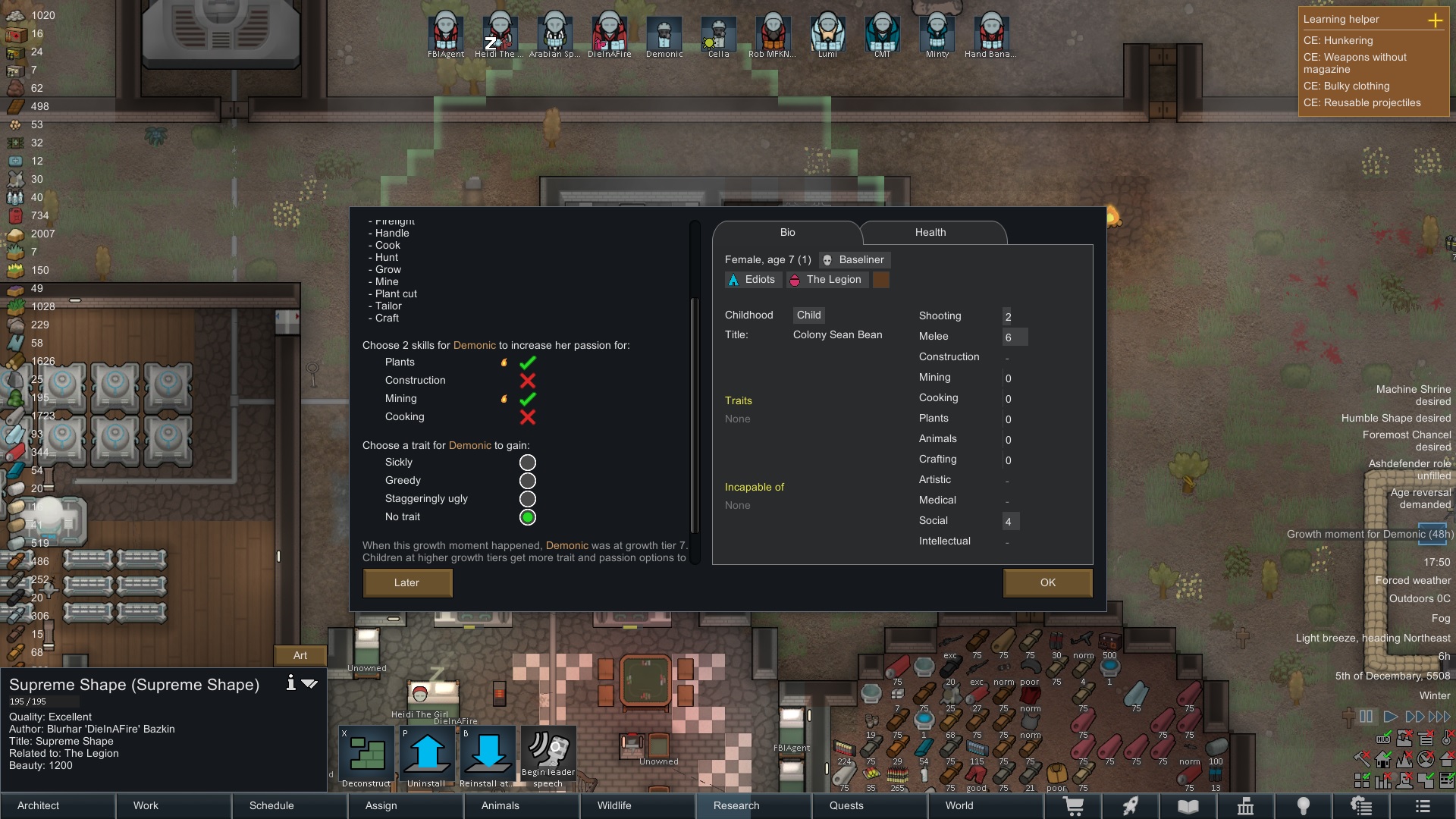Open the Assign menu
The height and width of the screenshot is (819, 1456).
coord(380,805)
